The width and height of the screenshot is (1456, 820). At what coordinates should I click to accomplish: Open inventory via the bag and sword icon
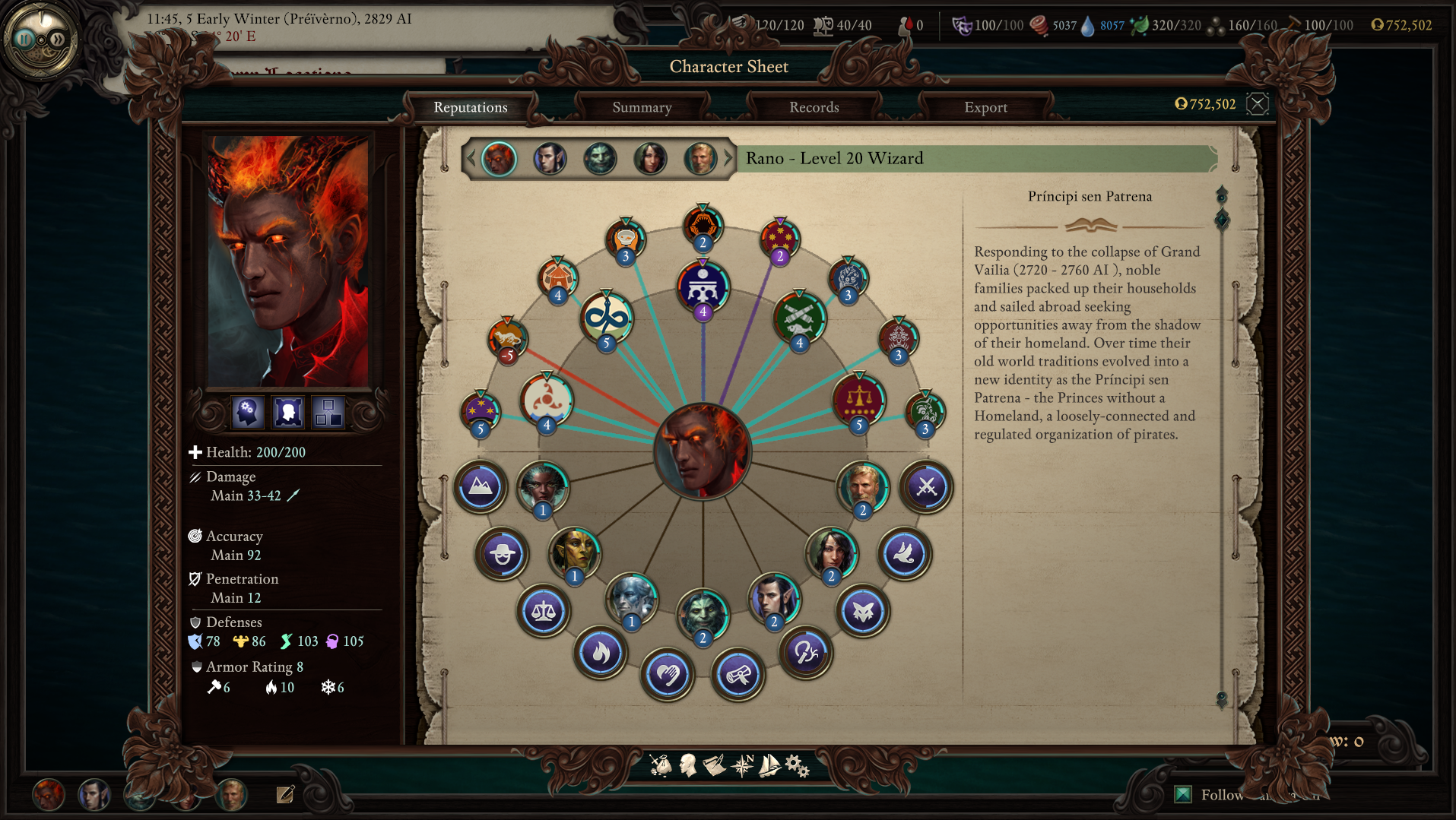pyautogui.click(x=661, y=765)
